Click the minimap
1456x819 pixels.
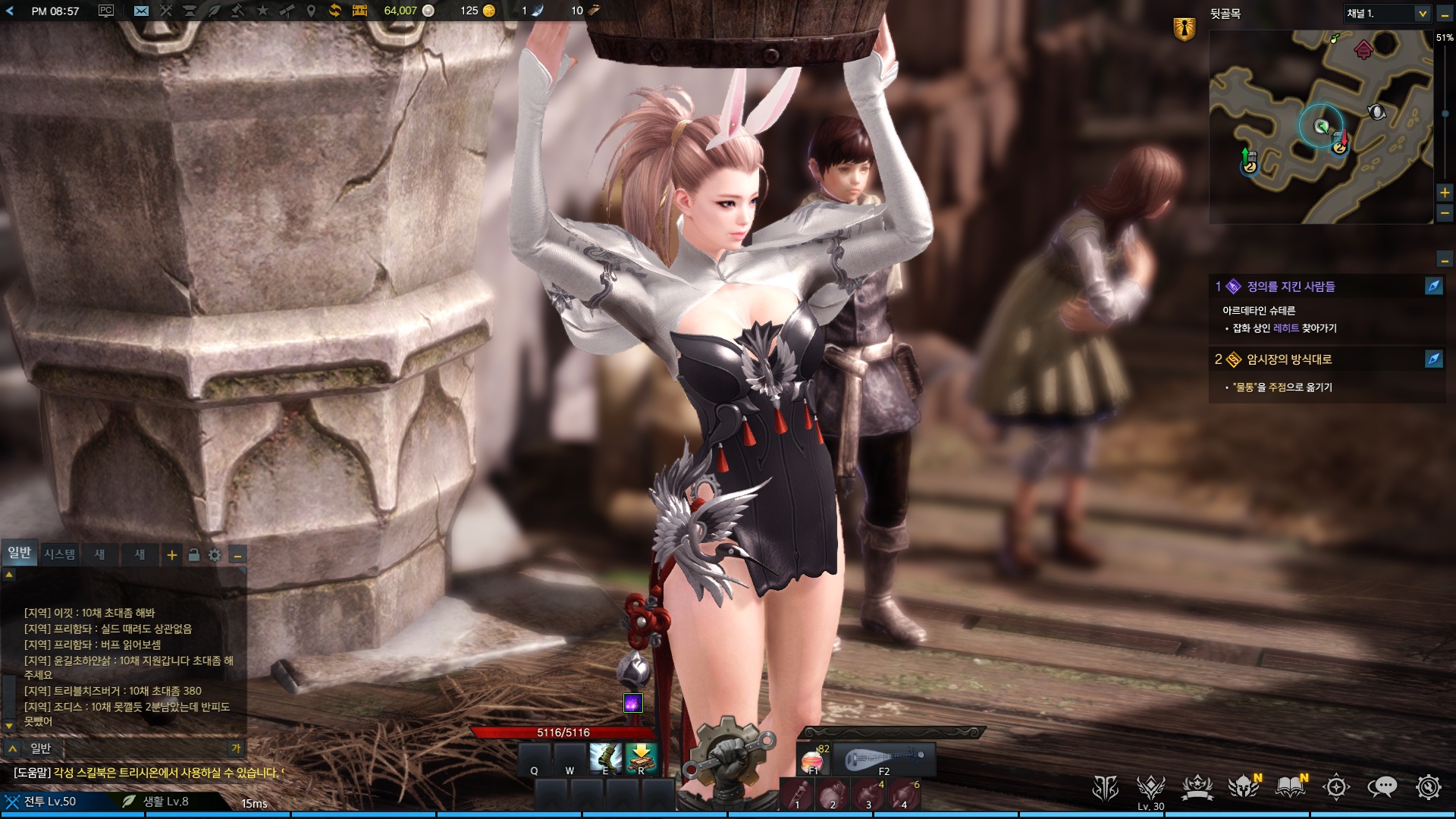click(x=1319, y=127)
